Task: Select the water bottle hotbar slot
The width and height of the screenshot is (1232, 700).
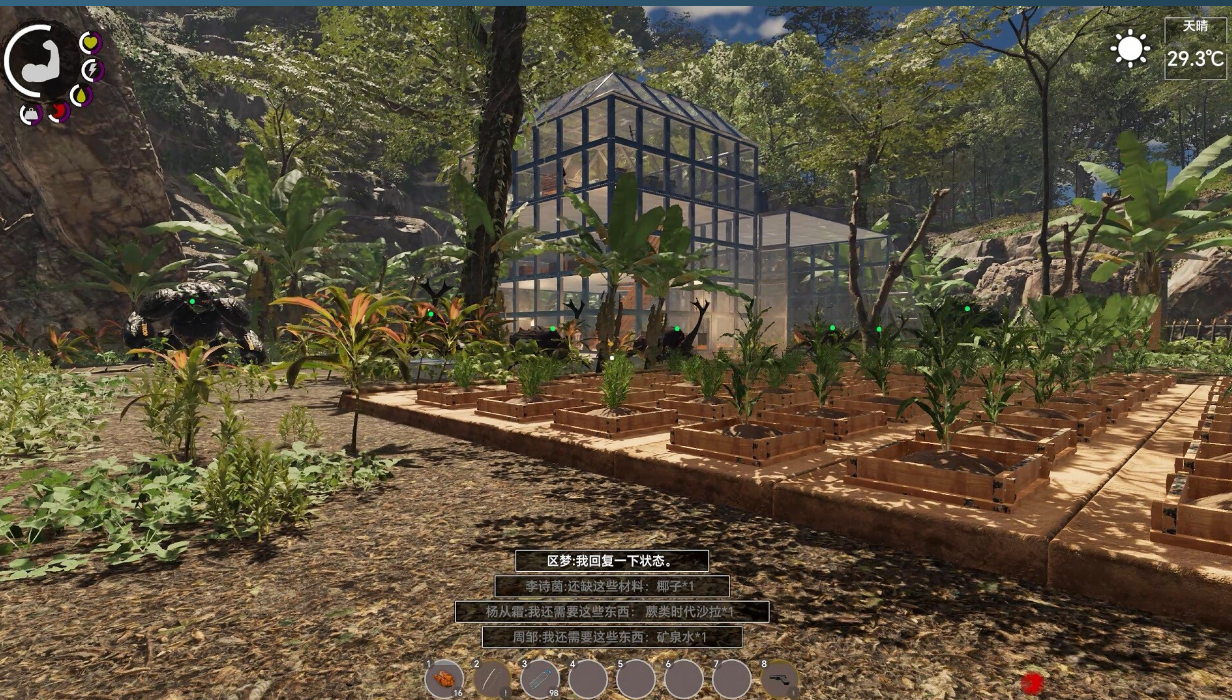Action: point(540,678)
